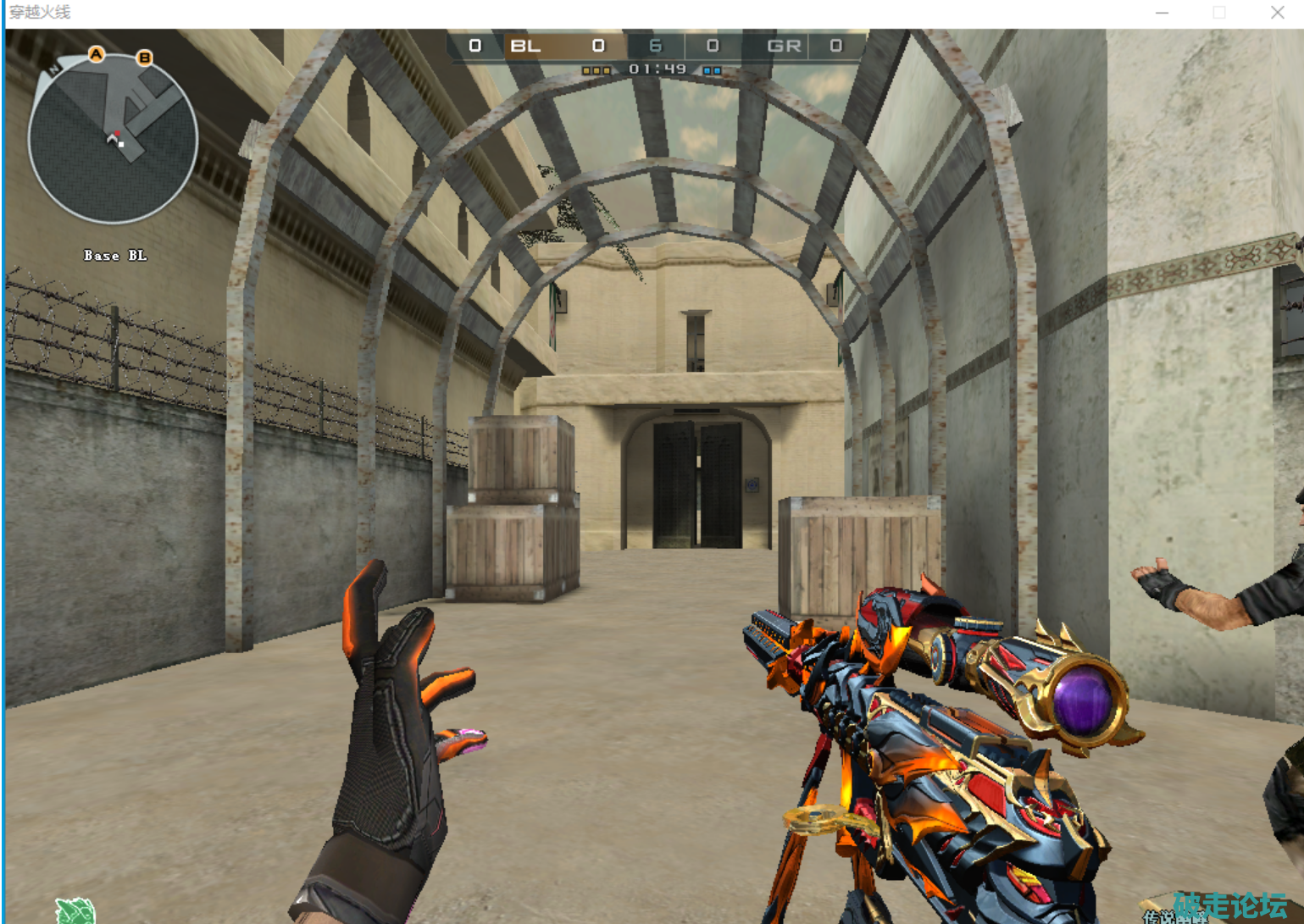Close the game window

coord(1277,13)
